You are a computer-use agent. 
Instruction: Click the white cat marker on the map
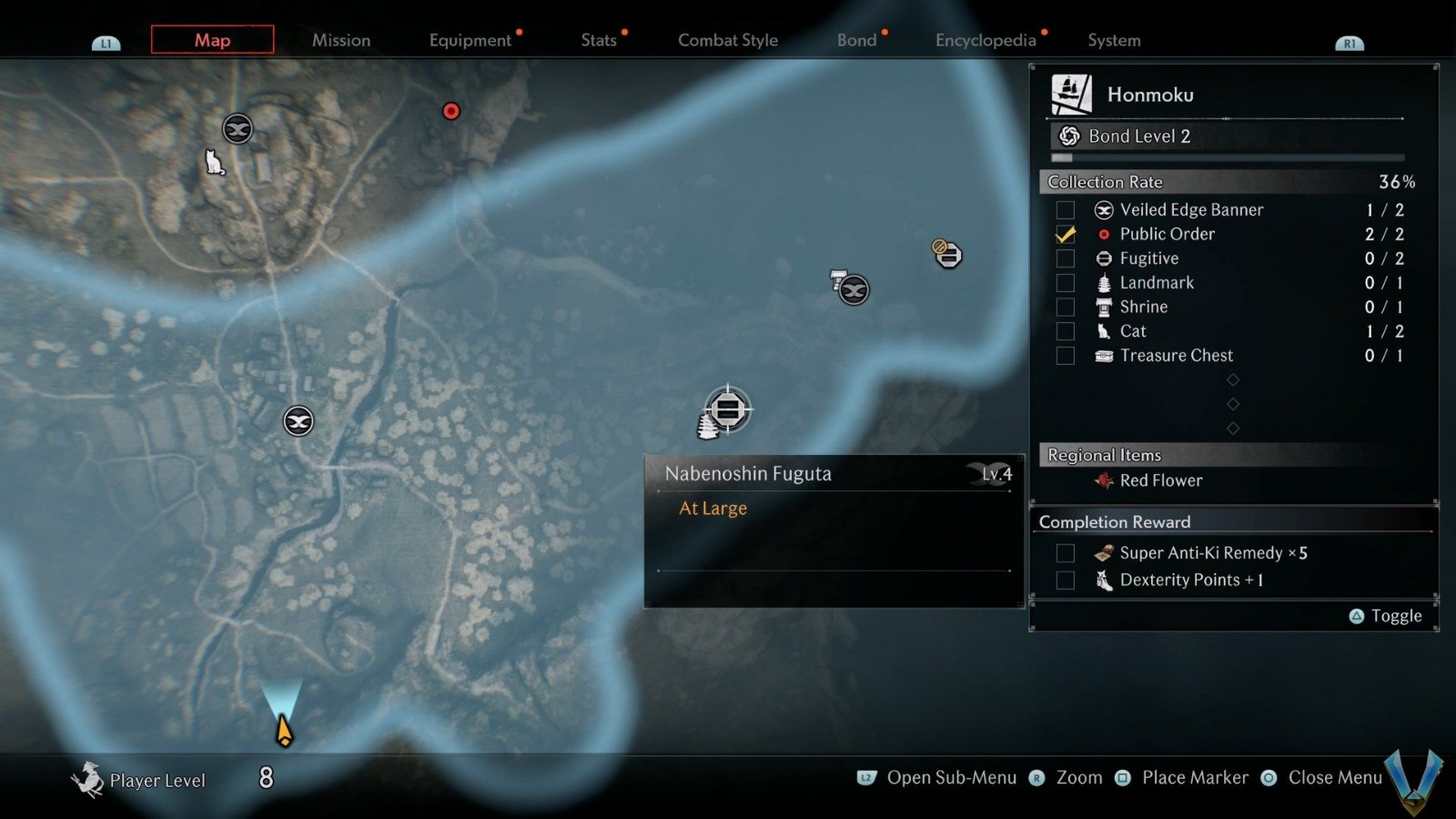[x=215, y=163]
